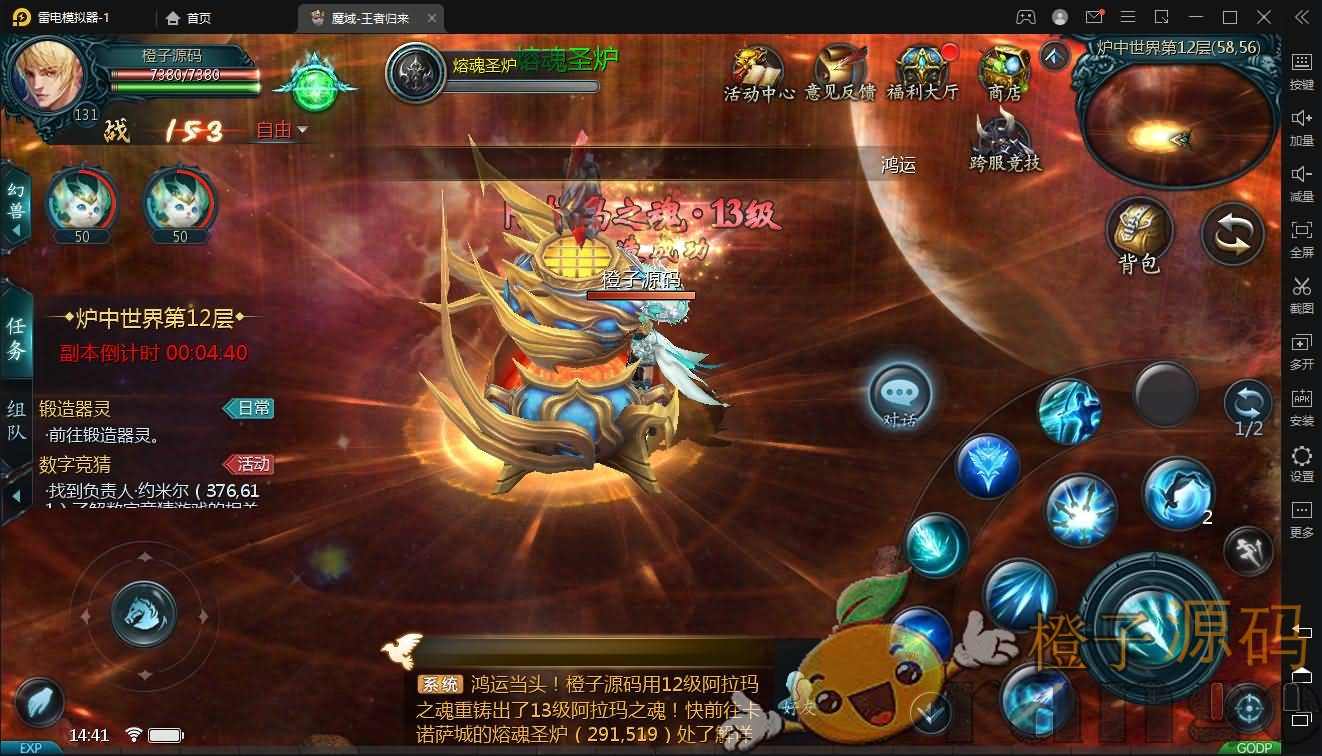
Task: Open the 自由 attack mode dropdown
Action: (278, 129)
